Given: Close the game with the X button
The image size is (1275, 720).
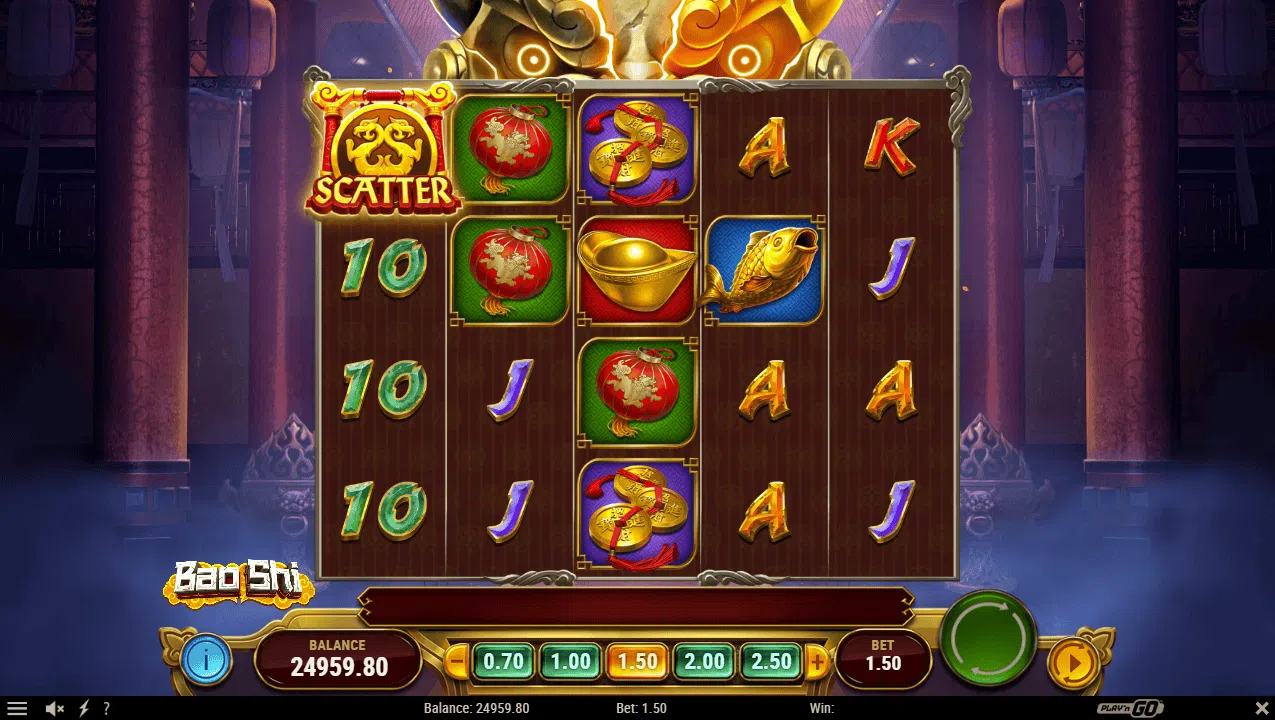Looking at the screenshot, I should 1261,708.
